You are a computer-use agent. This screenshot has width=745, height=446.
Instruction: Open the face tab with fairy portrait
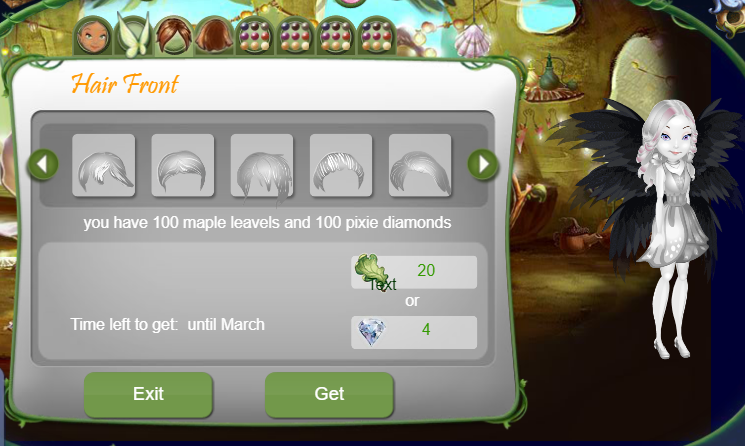pos(93,36)
